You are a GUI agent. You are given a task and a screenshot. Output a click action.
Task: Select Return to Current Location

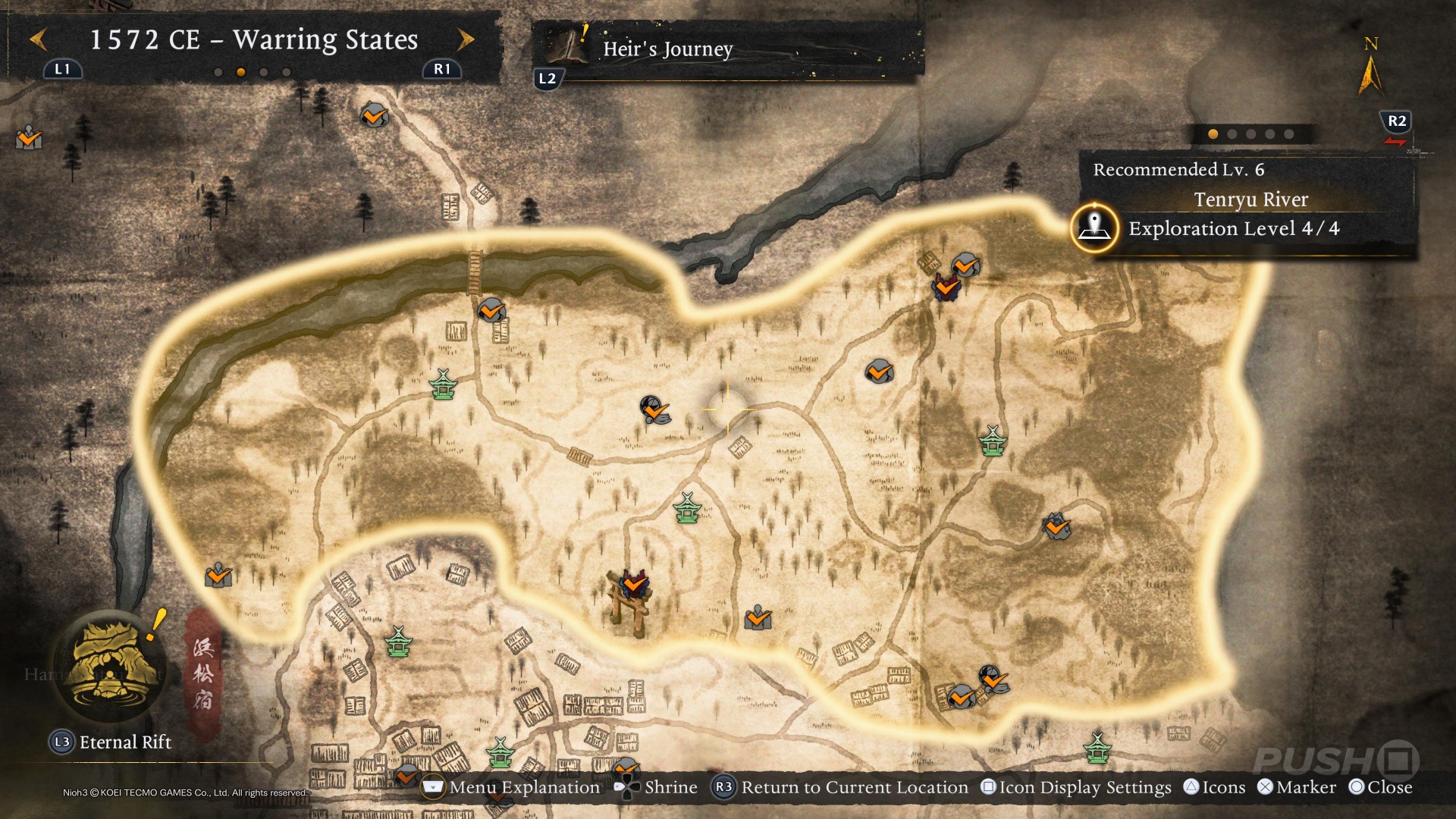coord(841,787)
